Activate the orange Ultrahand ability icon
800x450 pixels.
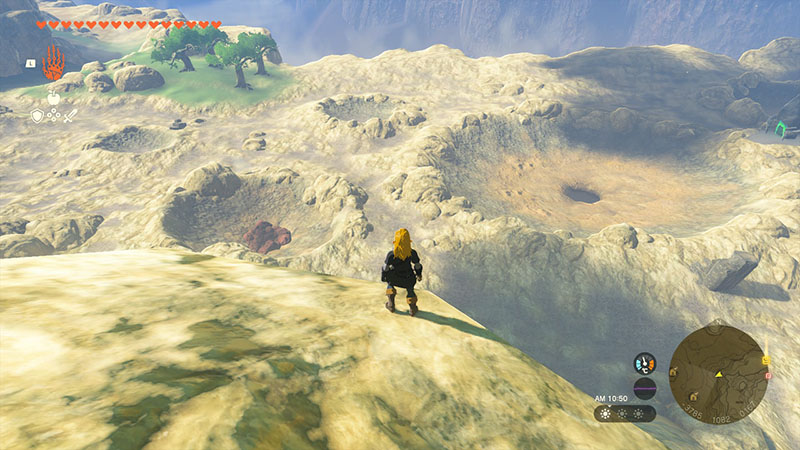point(53,63)
